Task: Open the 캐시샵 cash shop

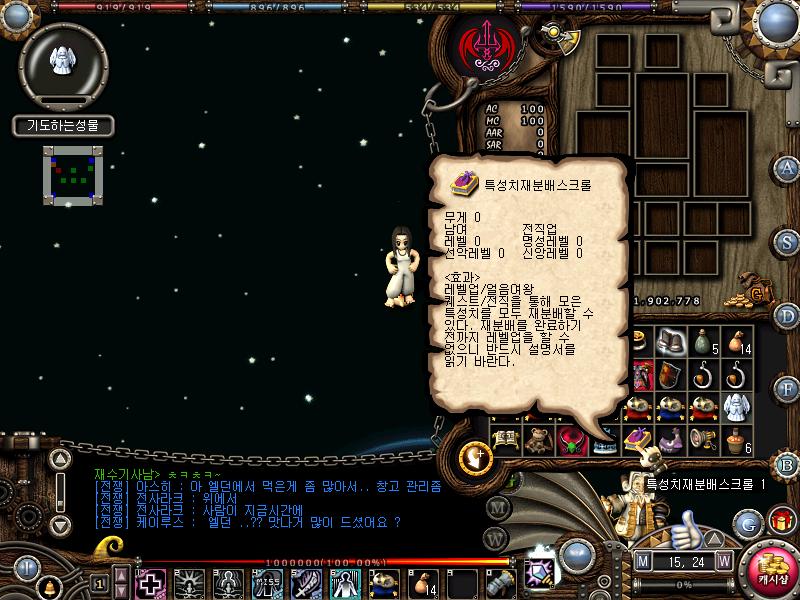Action: [x=770, y=569]
